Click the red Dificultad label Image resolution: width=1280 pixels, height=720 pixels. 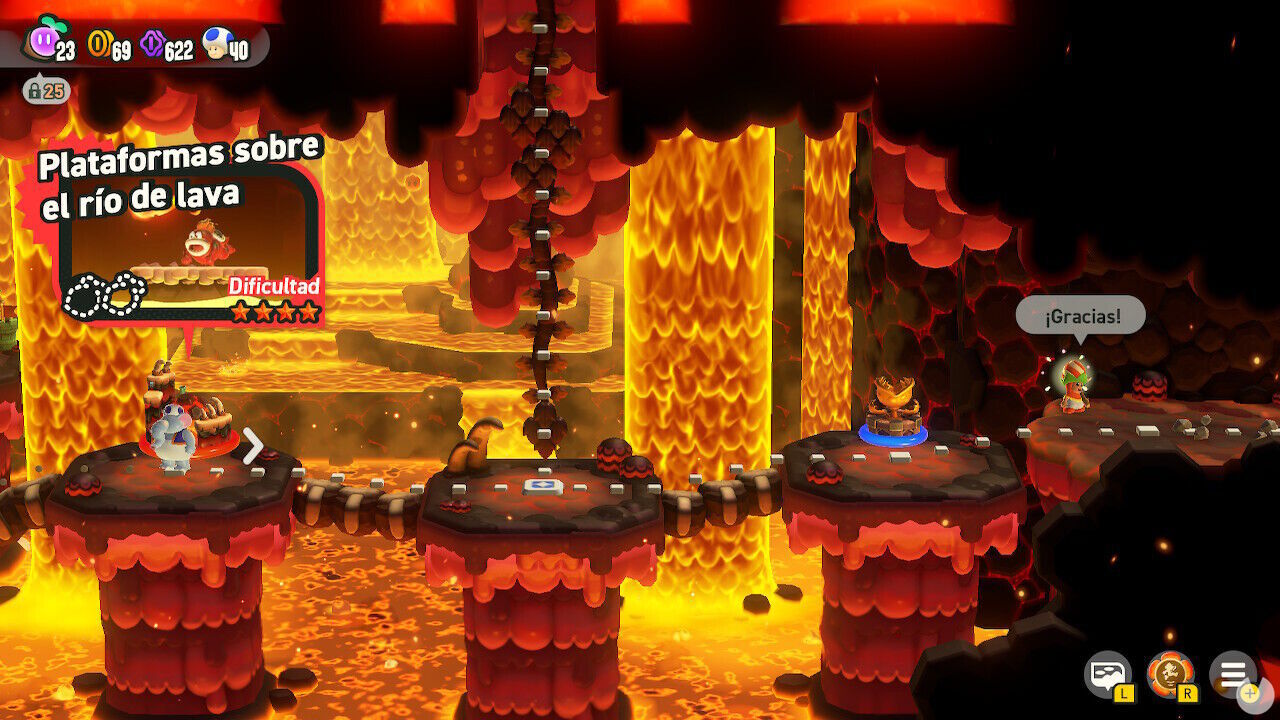tap(275, 287)
